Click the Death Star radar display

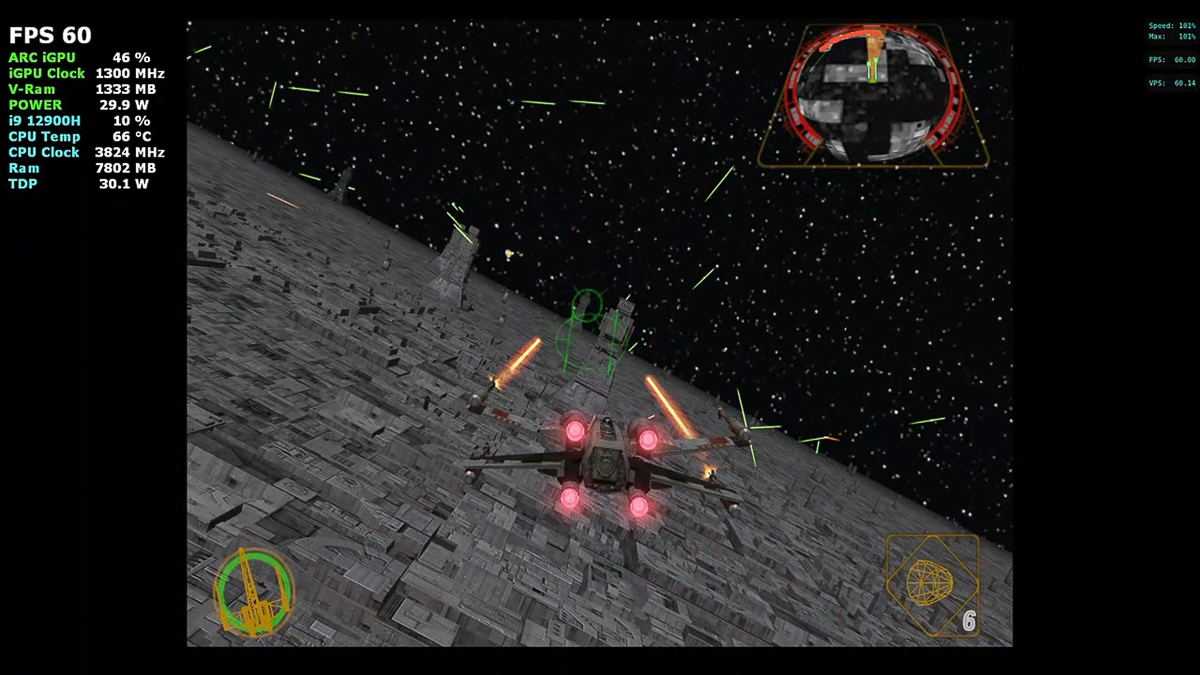[x=873, y=96]
